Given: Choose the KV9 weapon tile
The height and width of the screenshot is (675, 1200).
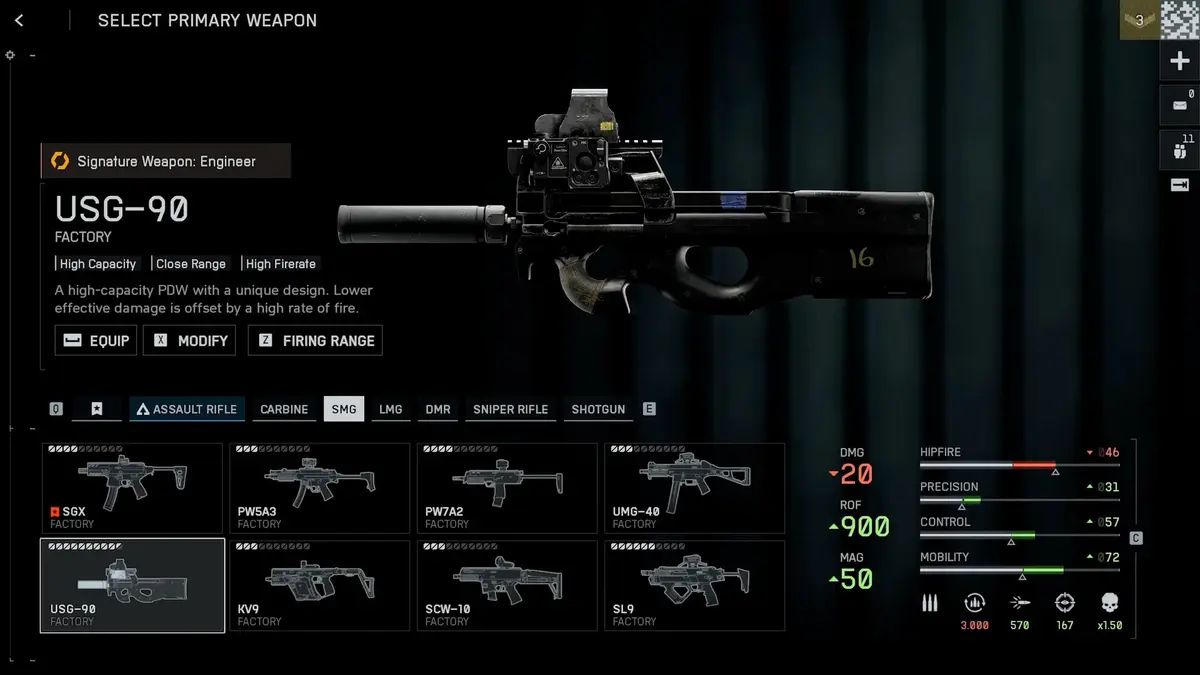Looking at the screenshot, I should [x=319, y=585].
